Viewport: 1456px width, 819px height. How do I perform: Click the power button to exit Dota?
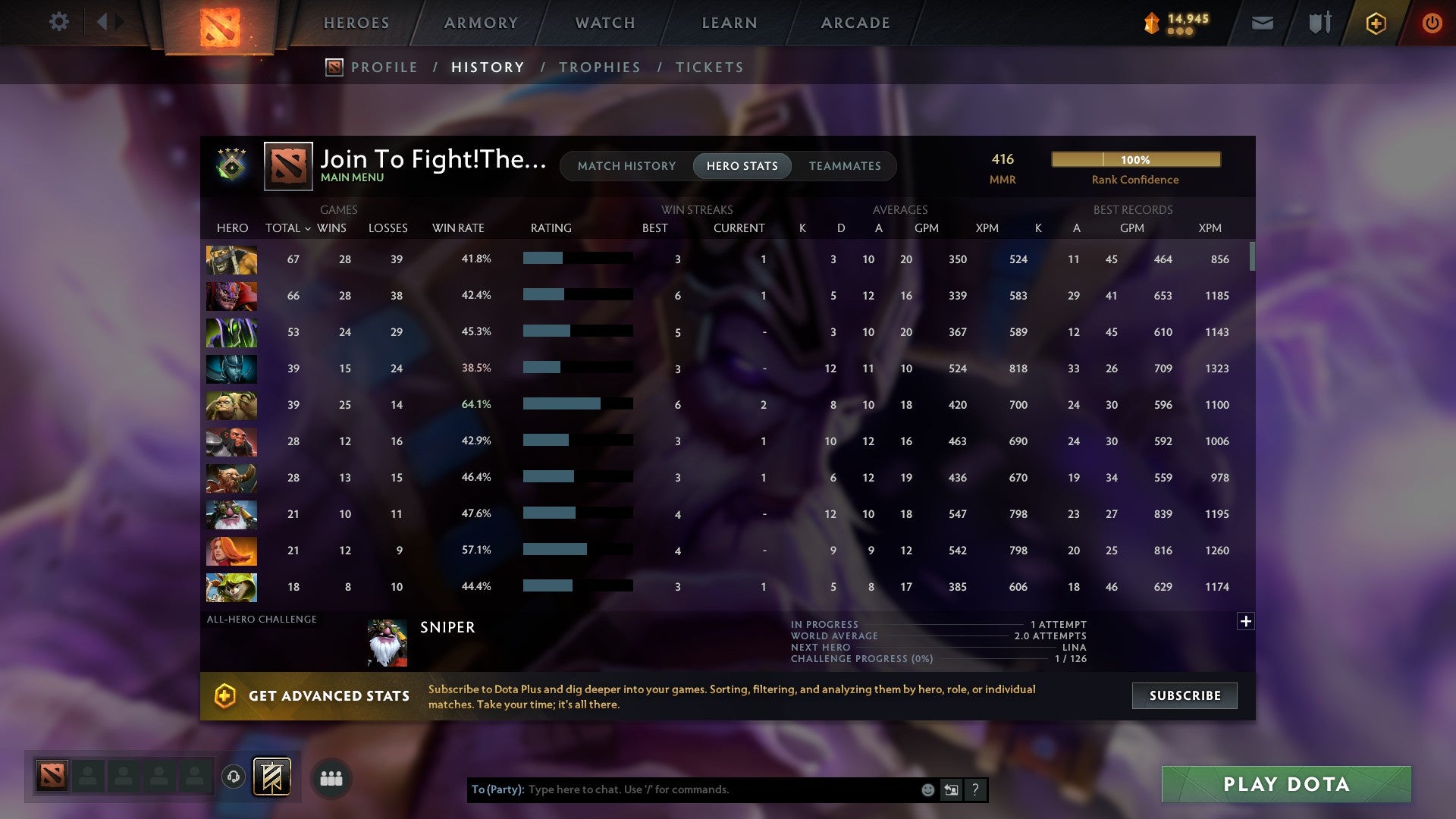[x=1432, y=23]
